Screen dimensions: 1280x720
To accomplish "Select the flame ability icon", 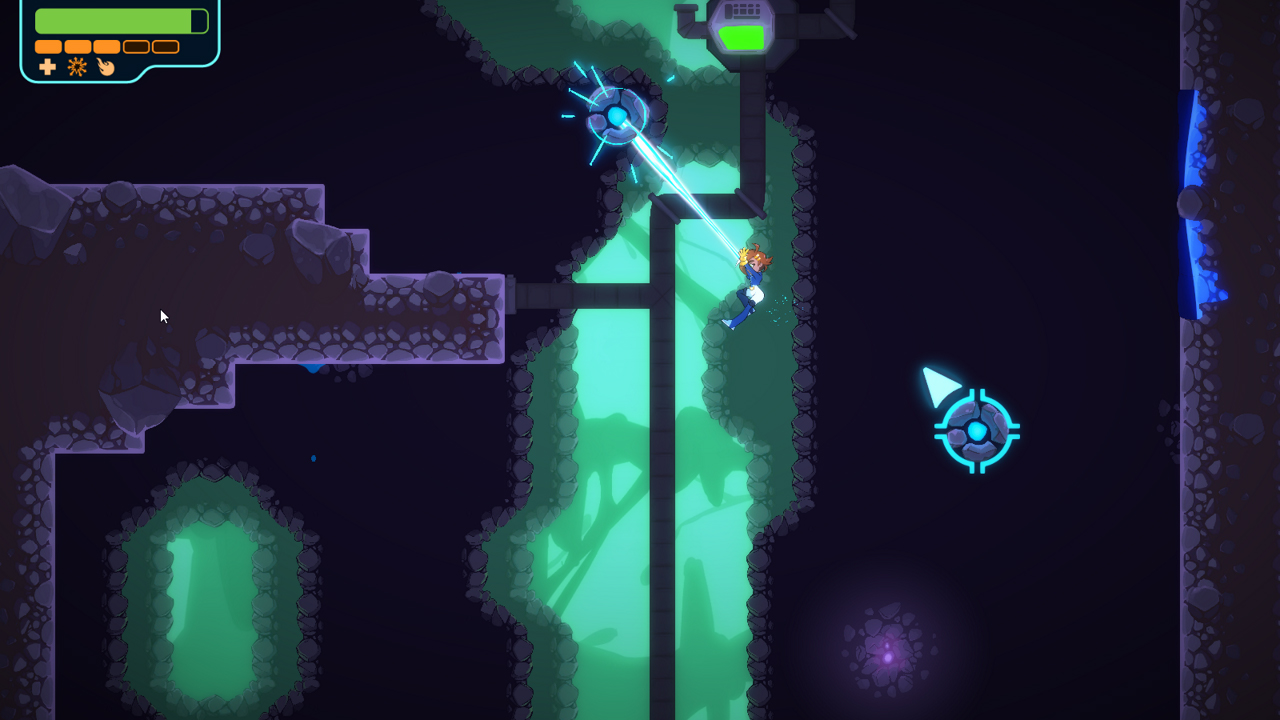I will [x=106, y=68].
